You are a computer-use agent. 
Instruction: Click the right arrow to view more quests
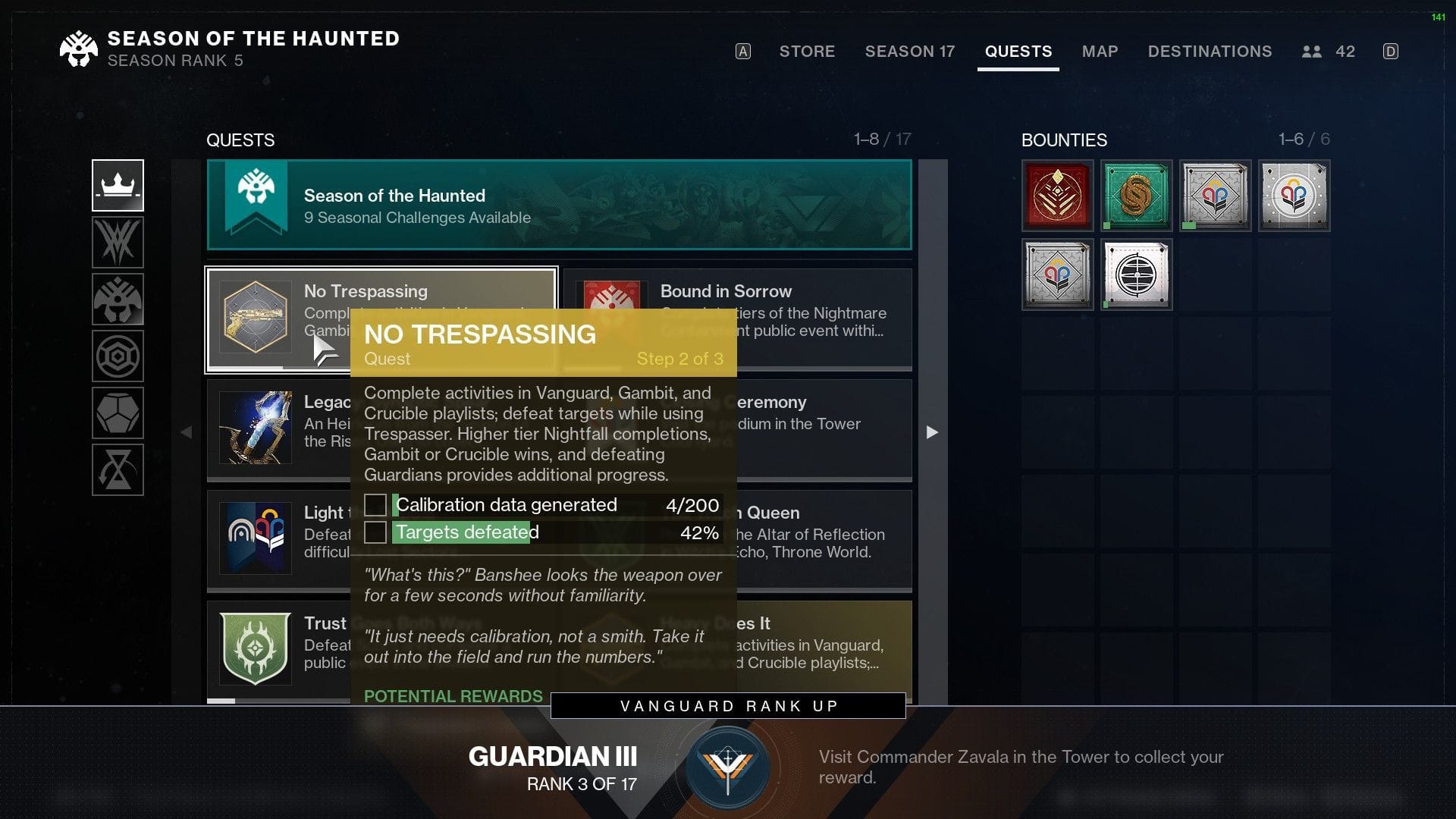coord(931,432)
